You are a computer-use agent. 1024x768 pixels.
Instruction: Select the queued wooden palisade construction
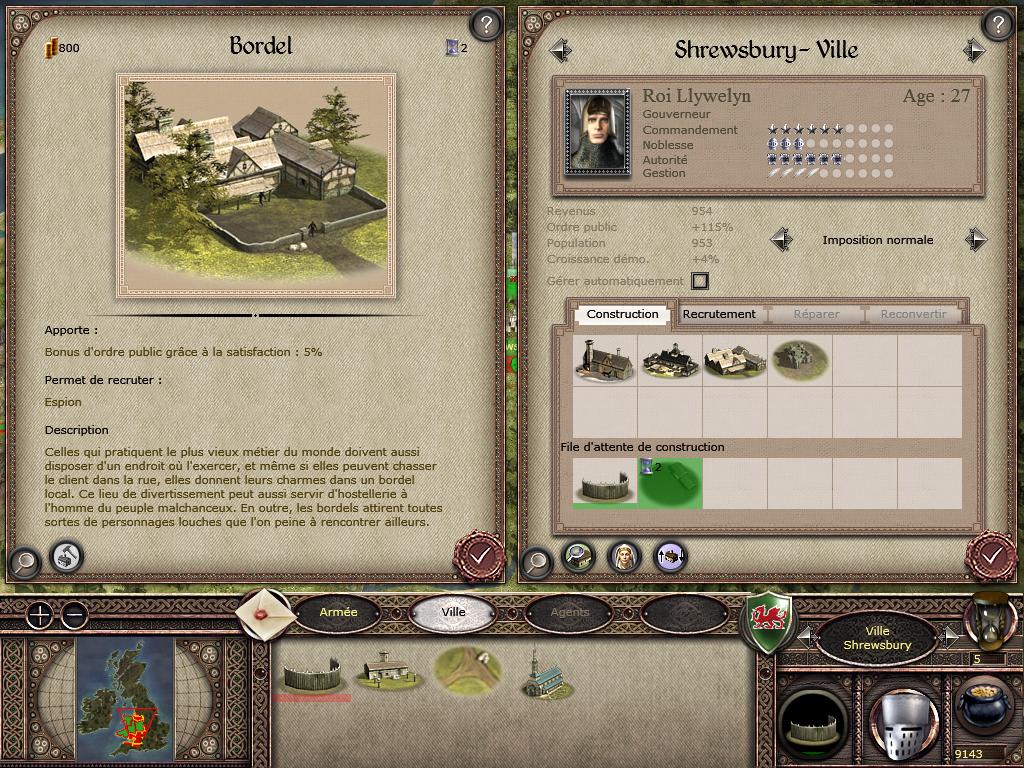tap(604, 483)
